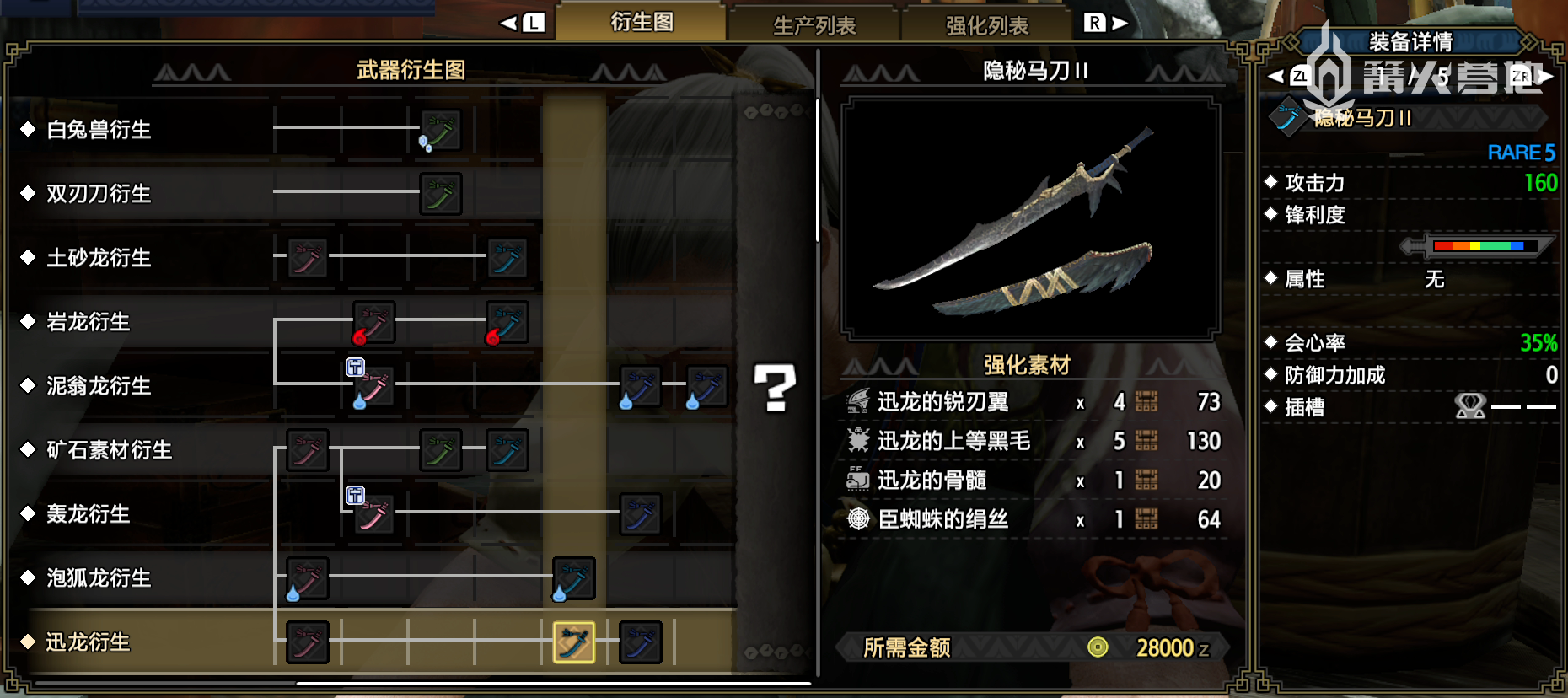Select the 白兔兽衍生 row
The width and height of the screenshot is (1568, 698).
(x=99, y=130)
